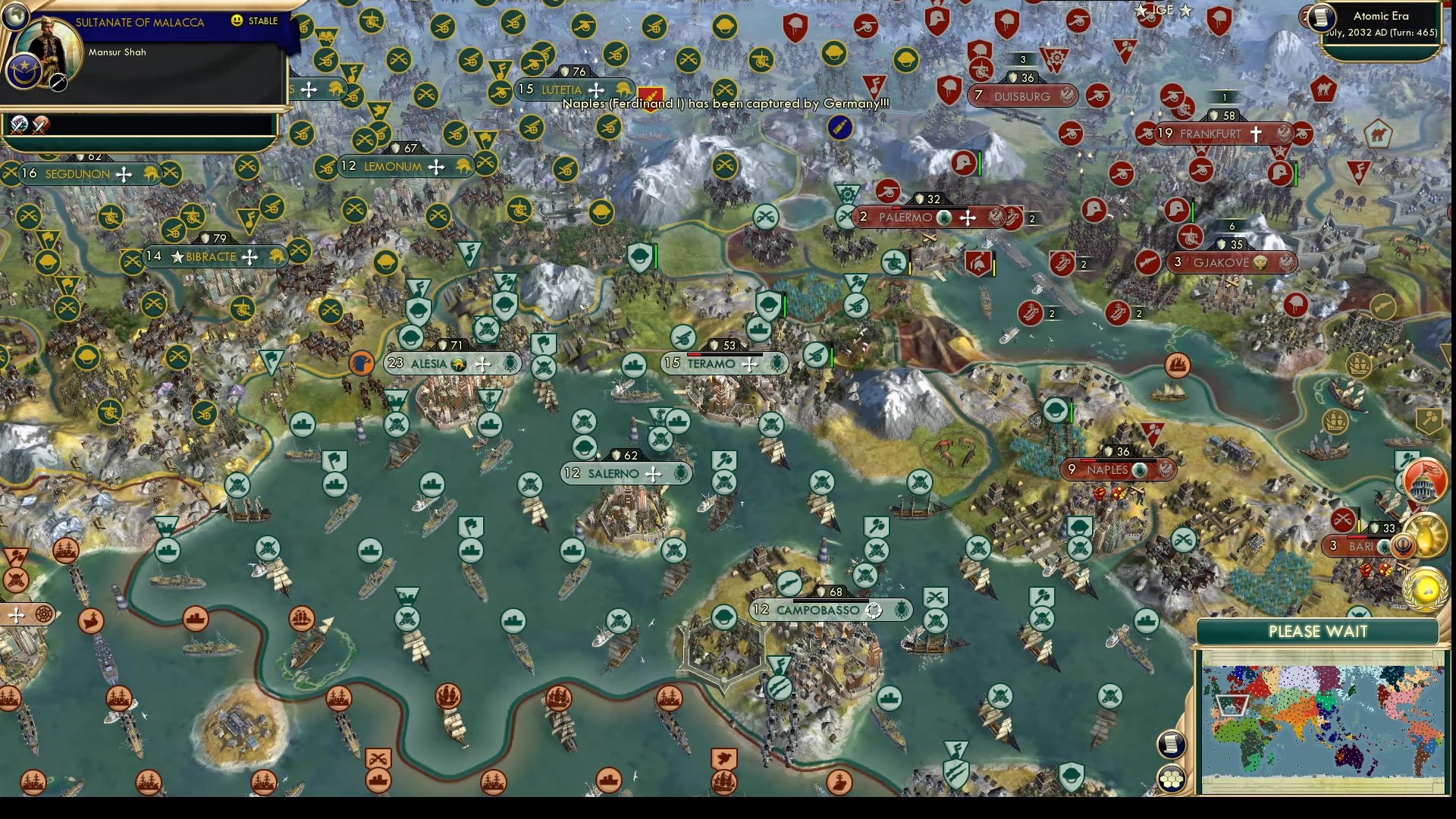The width and height of the screenshot is (1456, 819).
Task: Click the Sikhism religion icon beside Bari
Action: [1403, 544]
